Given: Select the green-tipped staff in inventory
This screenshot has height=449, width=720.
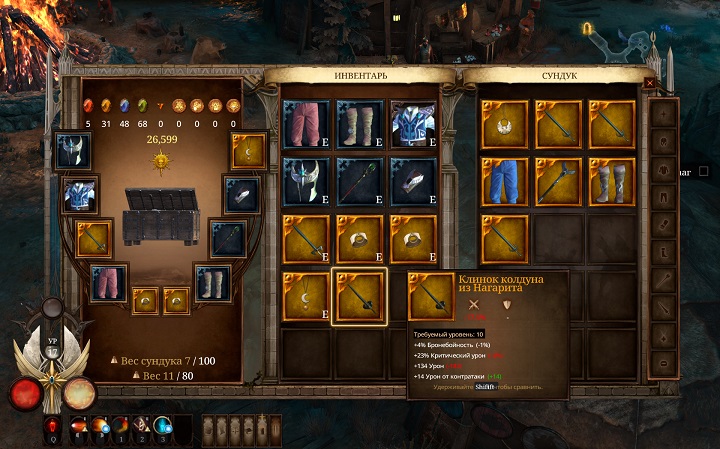Looking at the screenshot, I should (x=358, y=180).
